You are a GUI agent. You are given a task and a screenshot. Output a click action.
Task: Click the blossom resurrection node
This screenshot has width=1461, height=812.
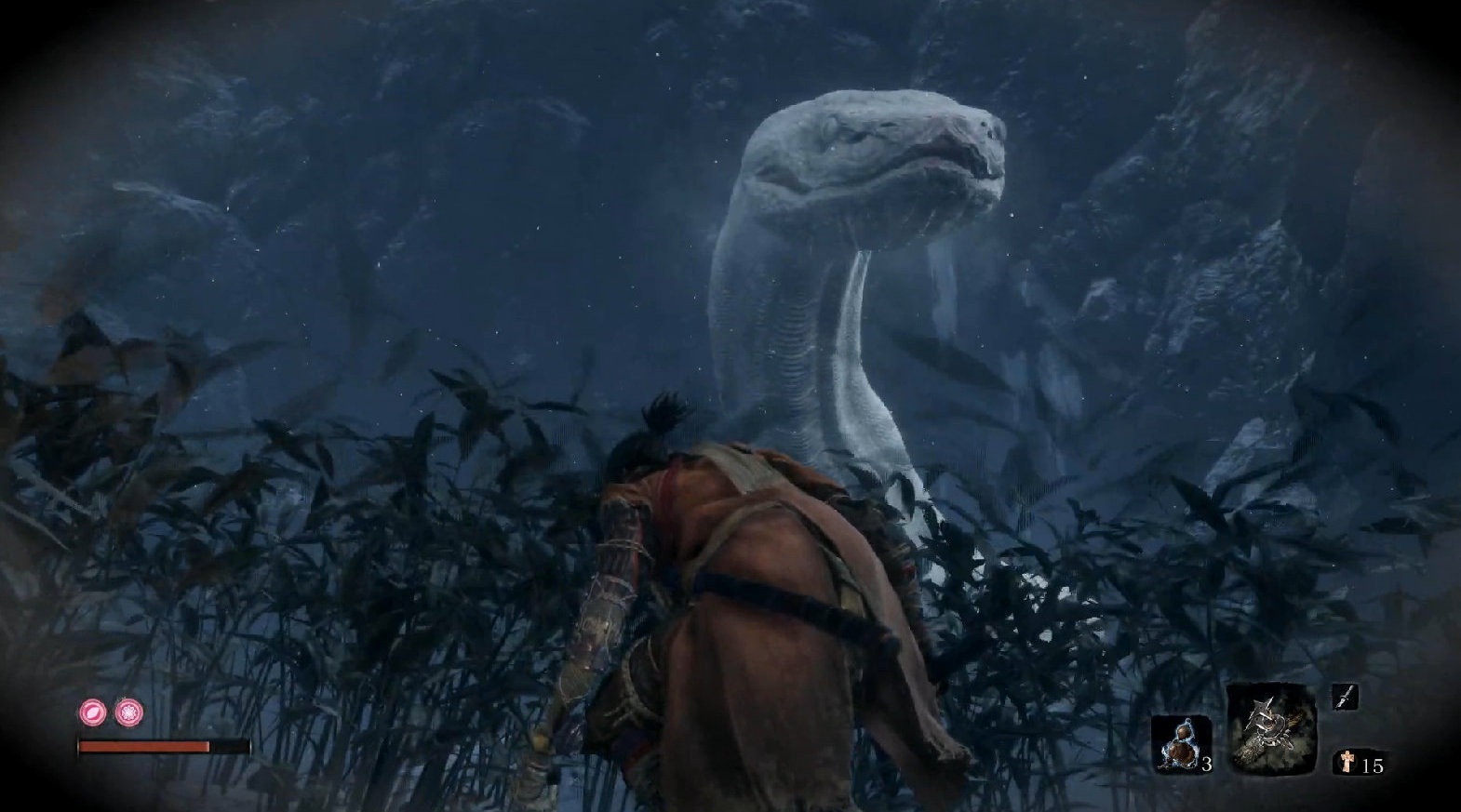(127, 713)
